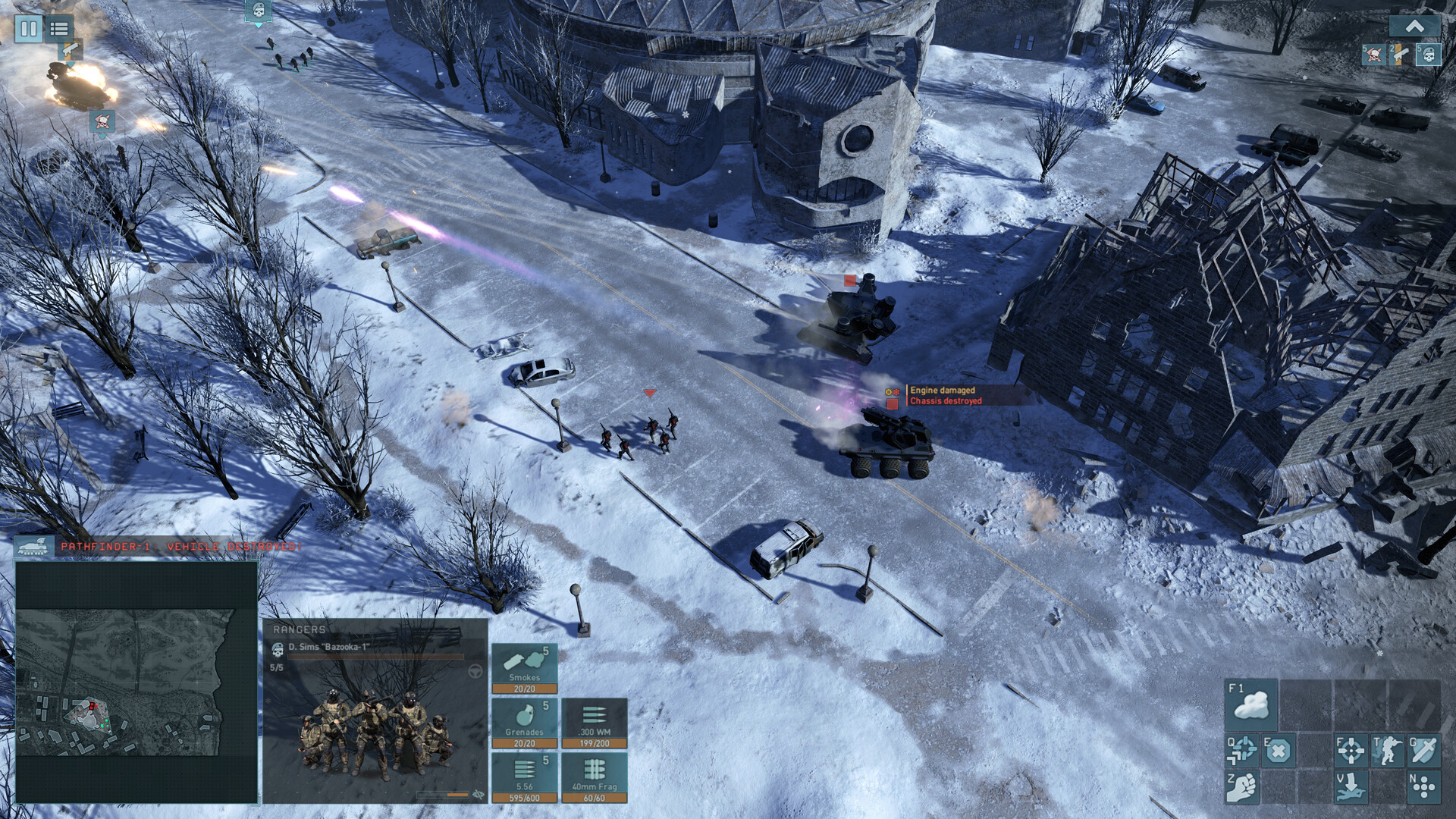Toggle hold fire with the G shield
This screenshot has height=819, width=1456.
pos(1423,750)
